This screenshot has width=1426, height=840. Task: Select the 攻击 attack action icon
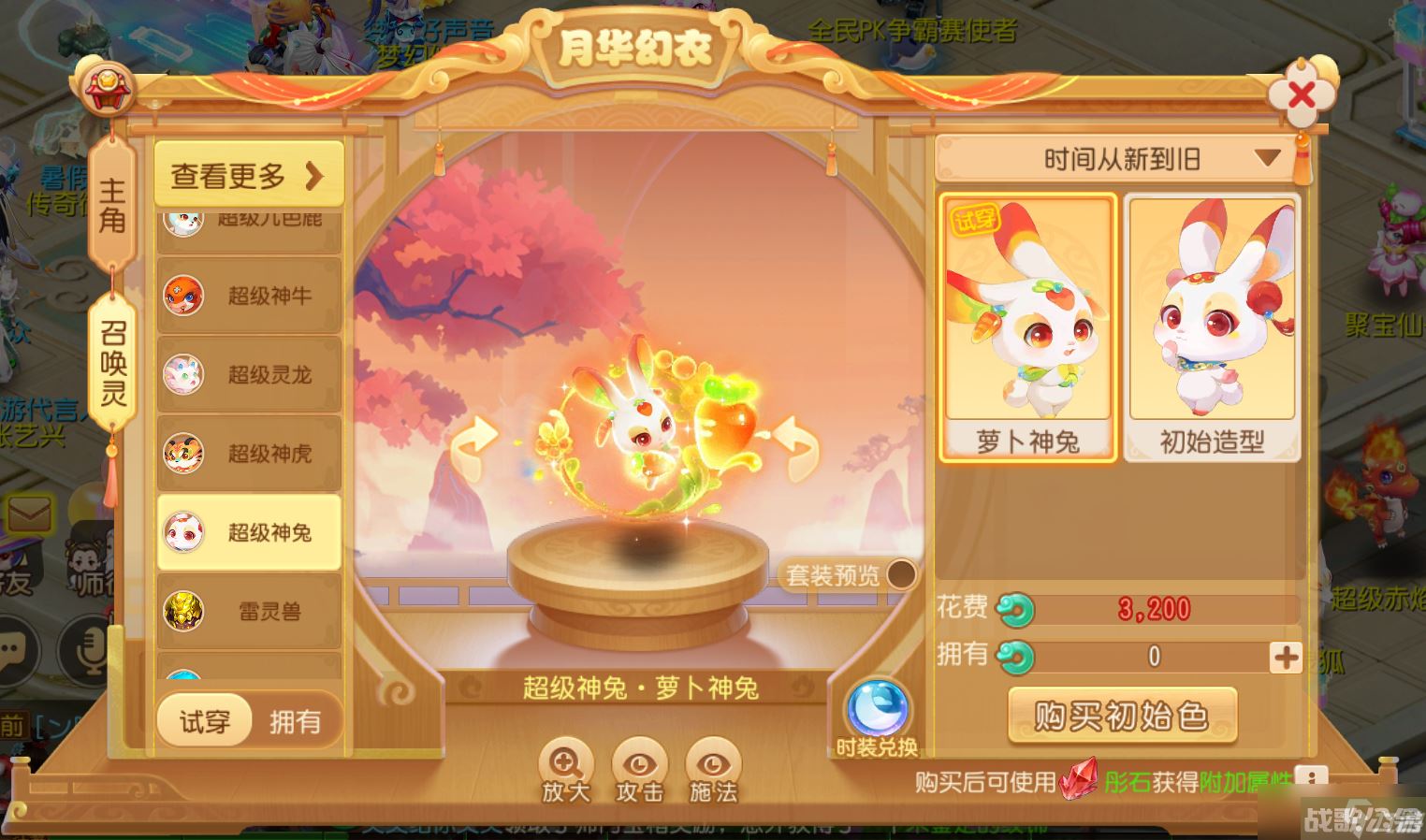pos(638,767)
